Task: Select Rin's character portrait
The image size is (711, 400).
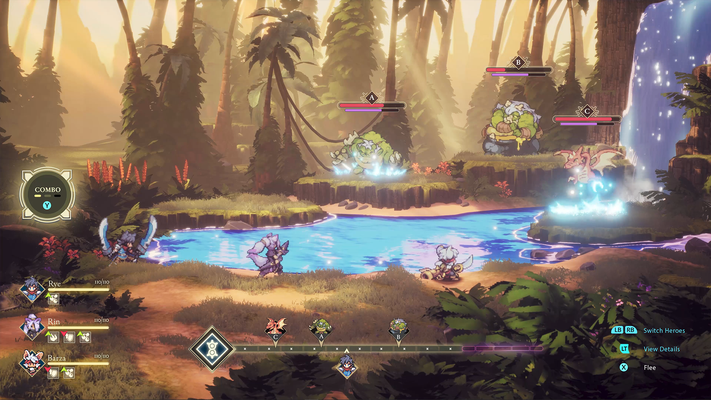Action: [x=32, y=327]
